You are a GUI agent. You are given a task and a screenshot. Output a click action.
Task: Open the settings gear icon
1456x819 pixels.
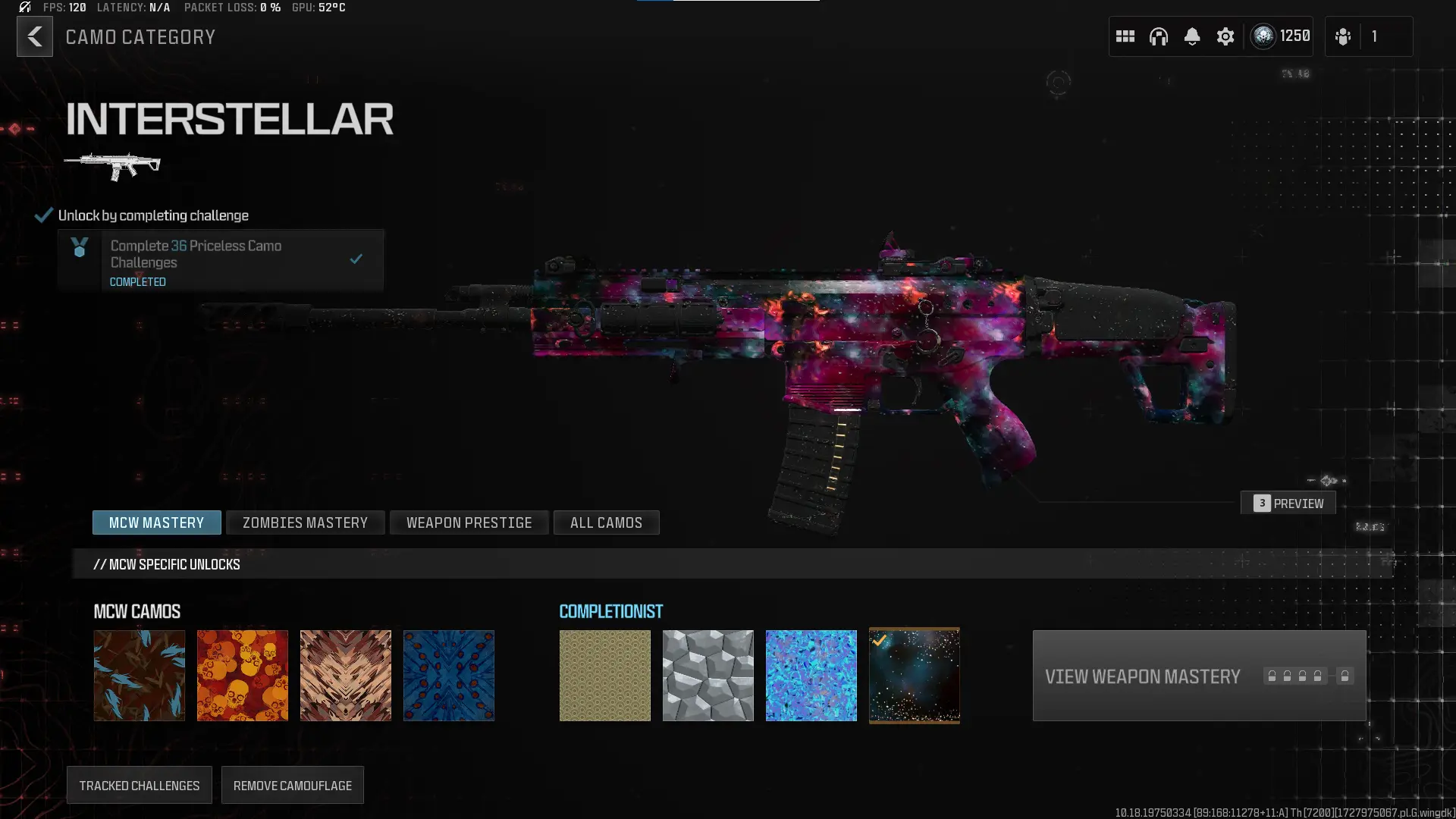1225,36
